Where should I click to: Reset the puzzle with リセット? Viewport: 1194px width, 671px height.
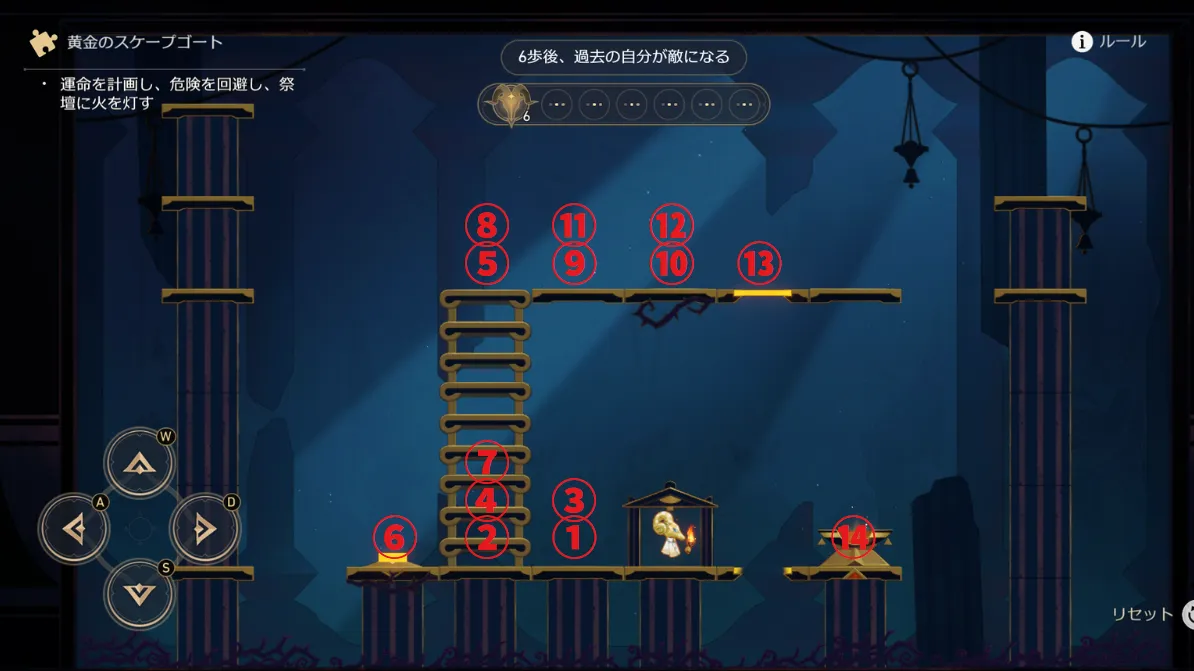pyautogui.click(x=1150, y=614)
